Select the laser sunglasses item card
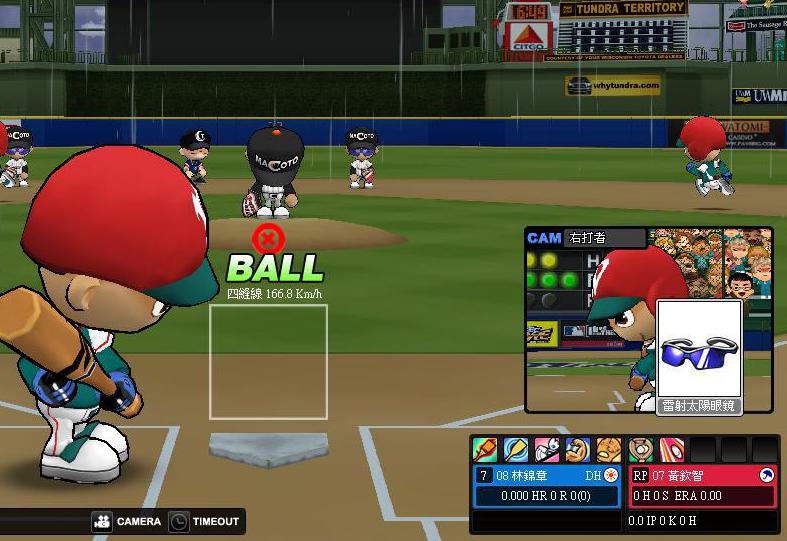The height and width of the screenshot is (541, 787). [x=699, y=356]
